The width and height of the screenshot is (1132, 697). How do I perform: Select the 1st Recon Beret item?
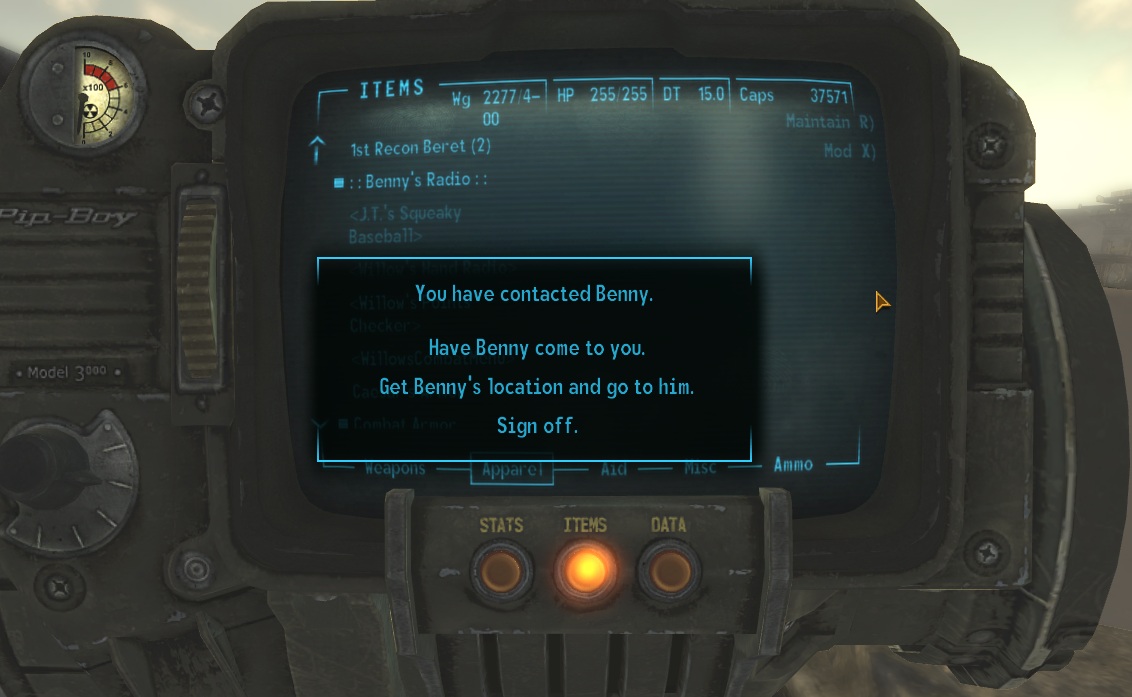(x=420, y=148)
